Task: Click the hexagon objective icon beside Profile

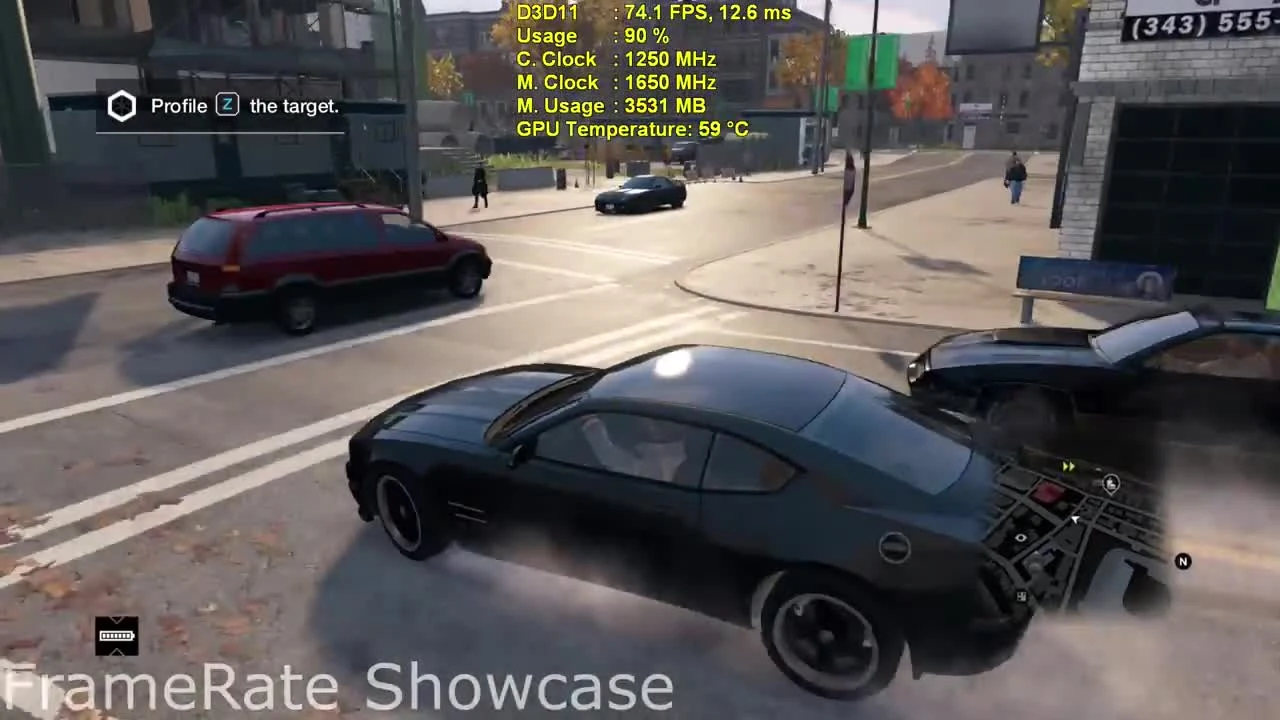Action: pyautogui.click(x=121, y=105)
